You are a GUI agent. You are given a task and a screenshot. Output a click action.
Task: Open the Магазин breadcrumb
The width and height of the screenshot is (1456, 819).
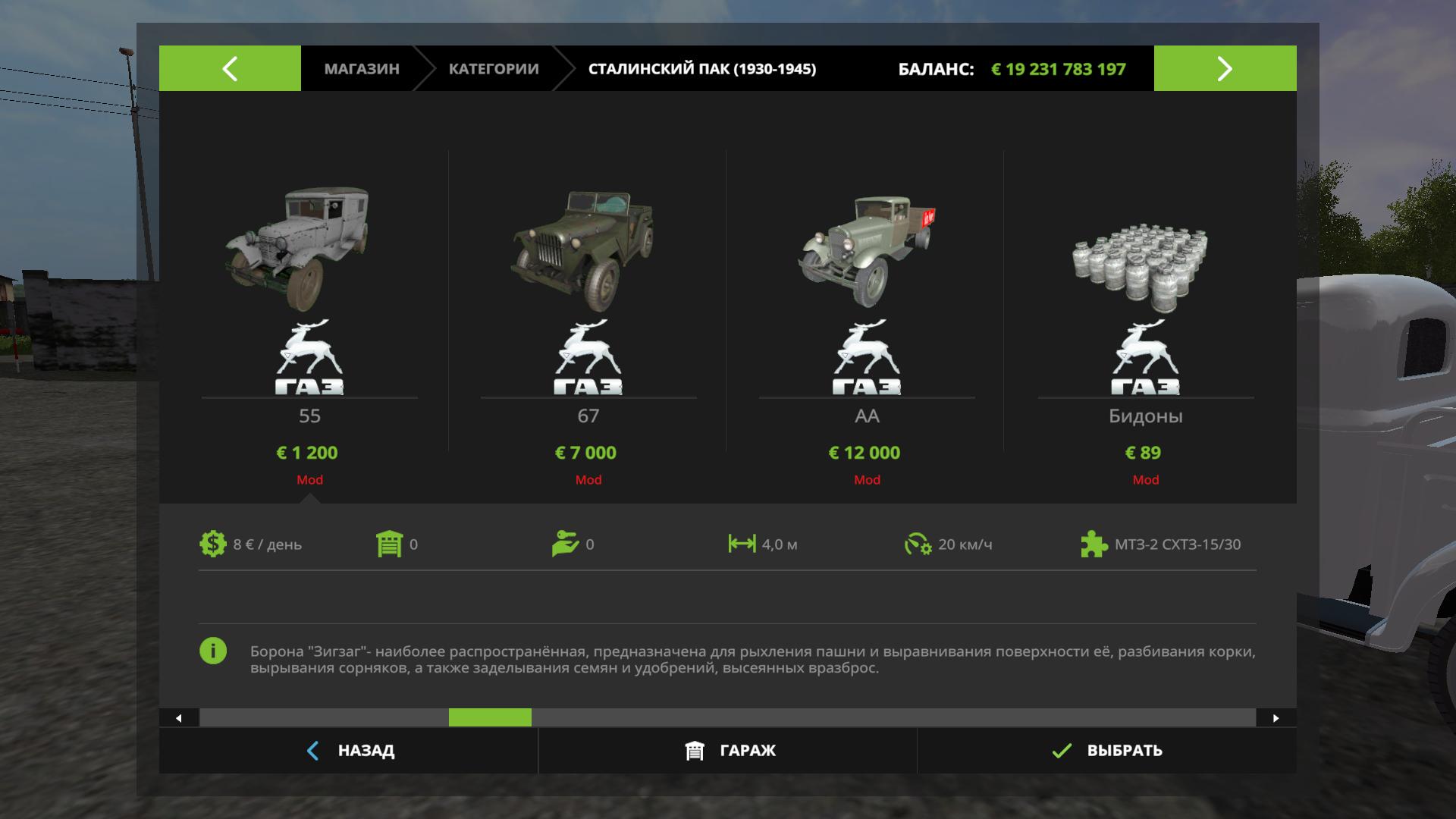tap(362, 69)
